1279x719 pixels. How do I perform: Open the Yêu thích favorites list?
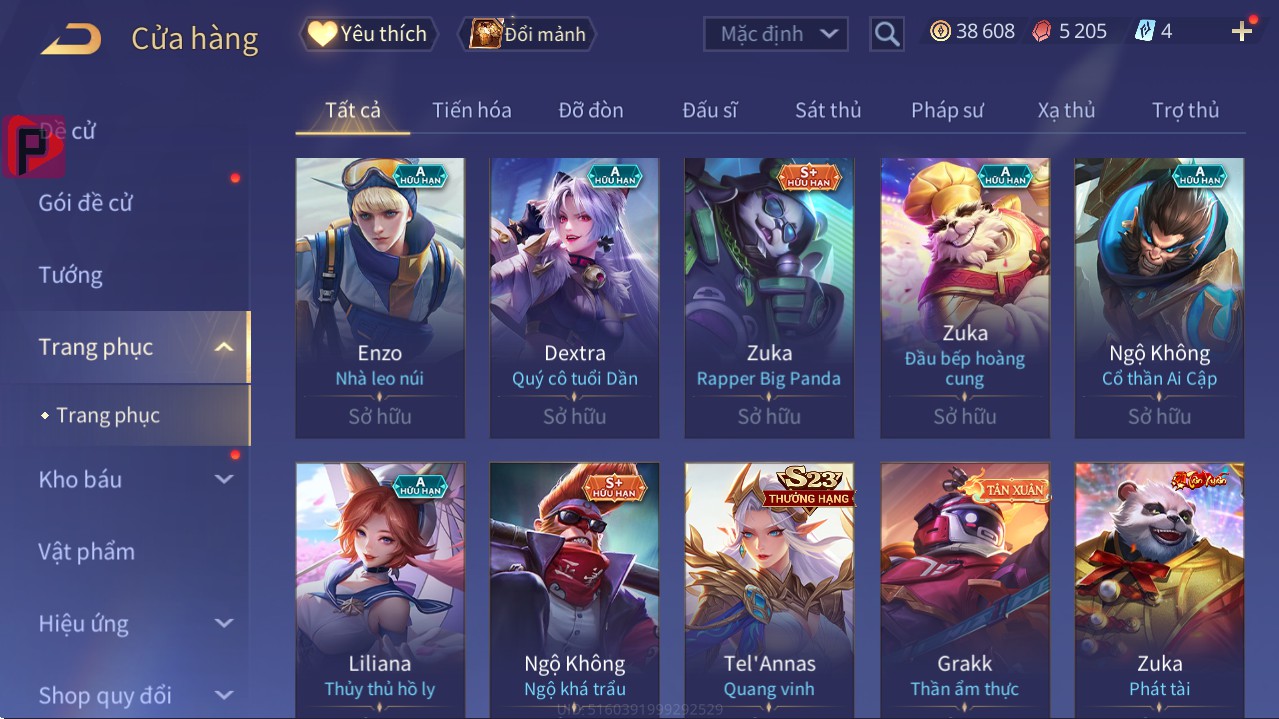tap(368, 34)
